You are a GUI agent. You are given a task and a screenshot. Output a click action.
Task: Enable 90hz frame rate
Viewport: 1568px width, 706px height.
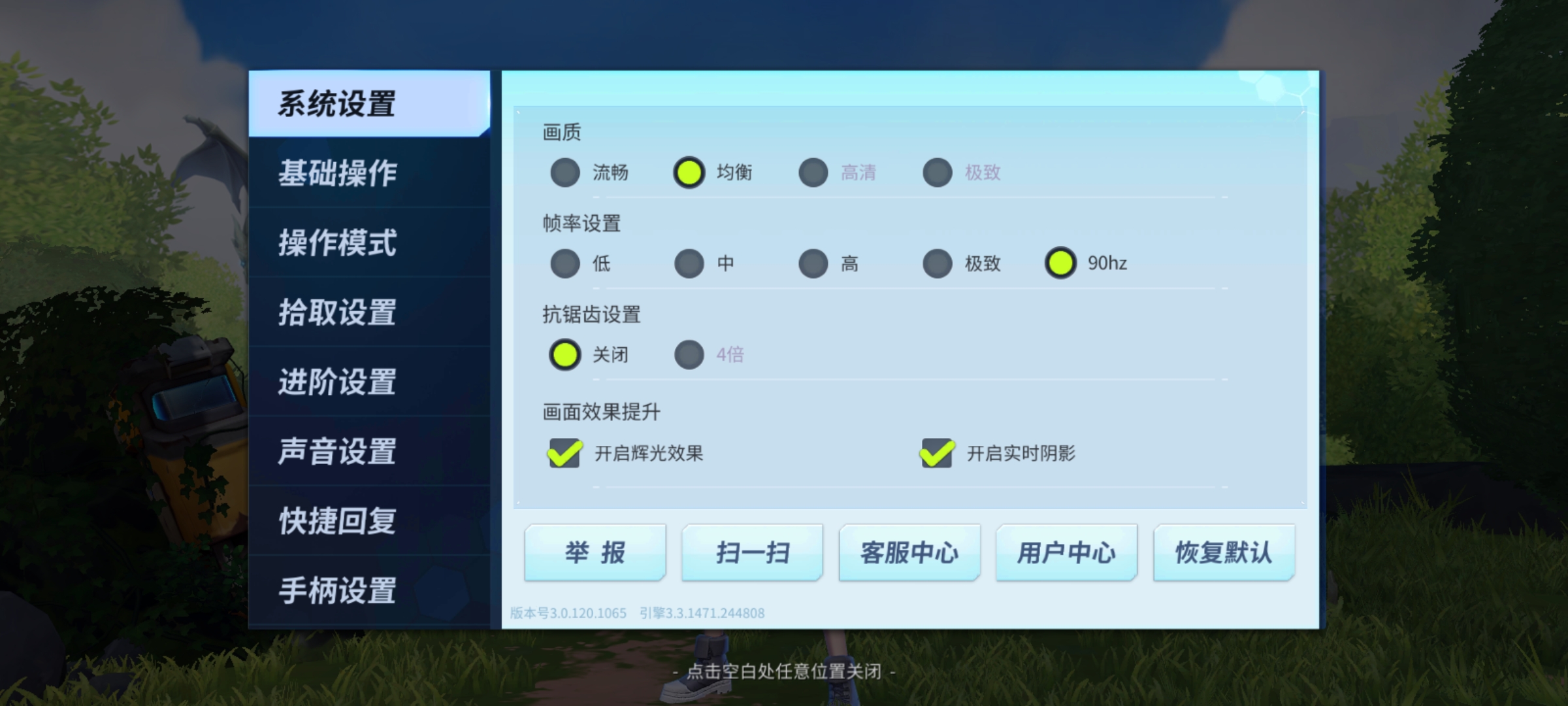[1062, 263]
